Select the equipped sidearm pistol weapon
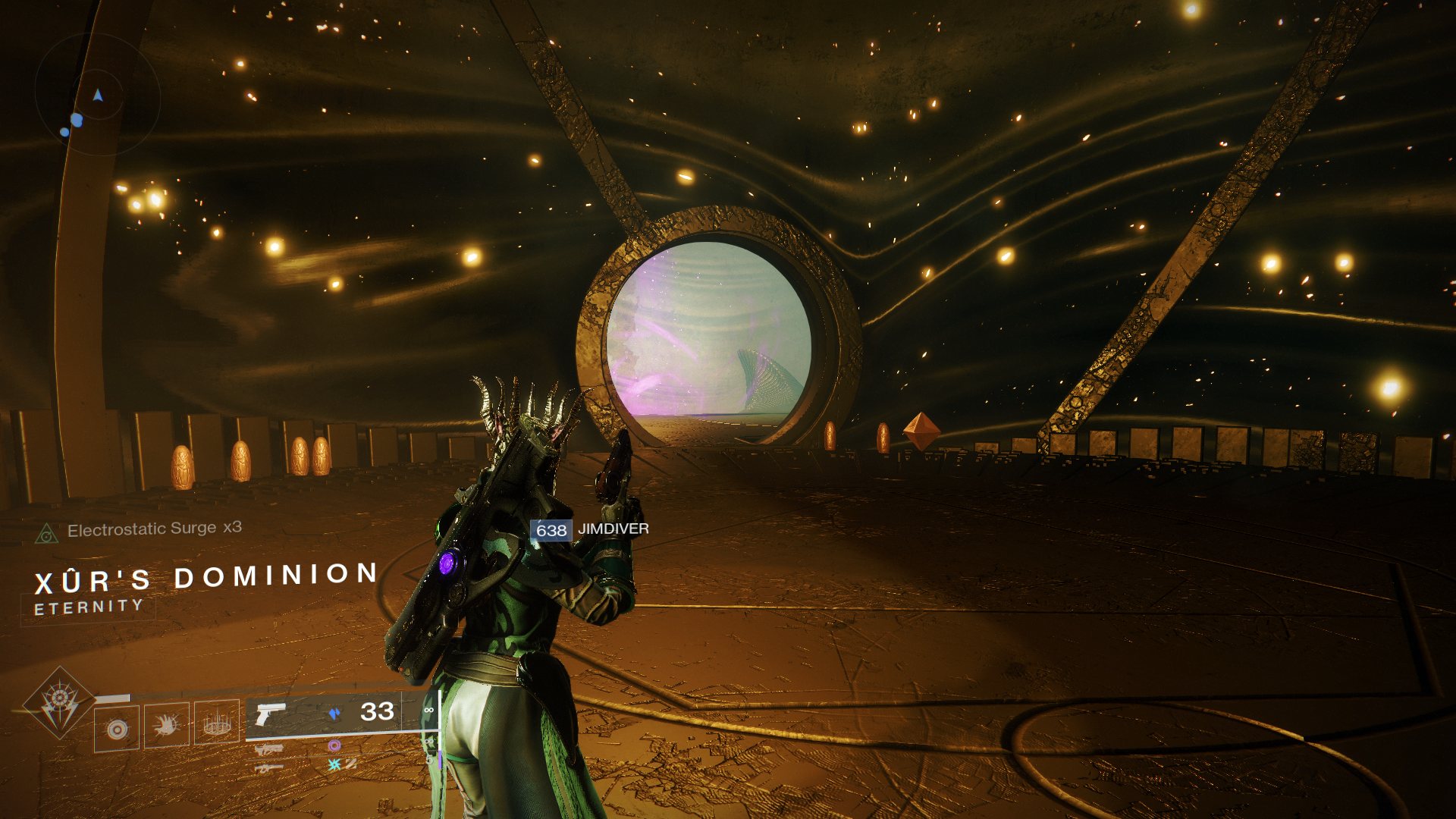This screenshot has height=819, width=1456. 271,714
